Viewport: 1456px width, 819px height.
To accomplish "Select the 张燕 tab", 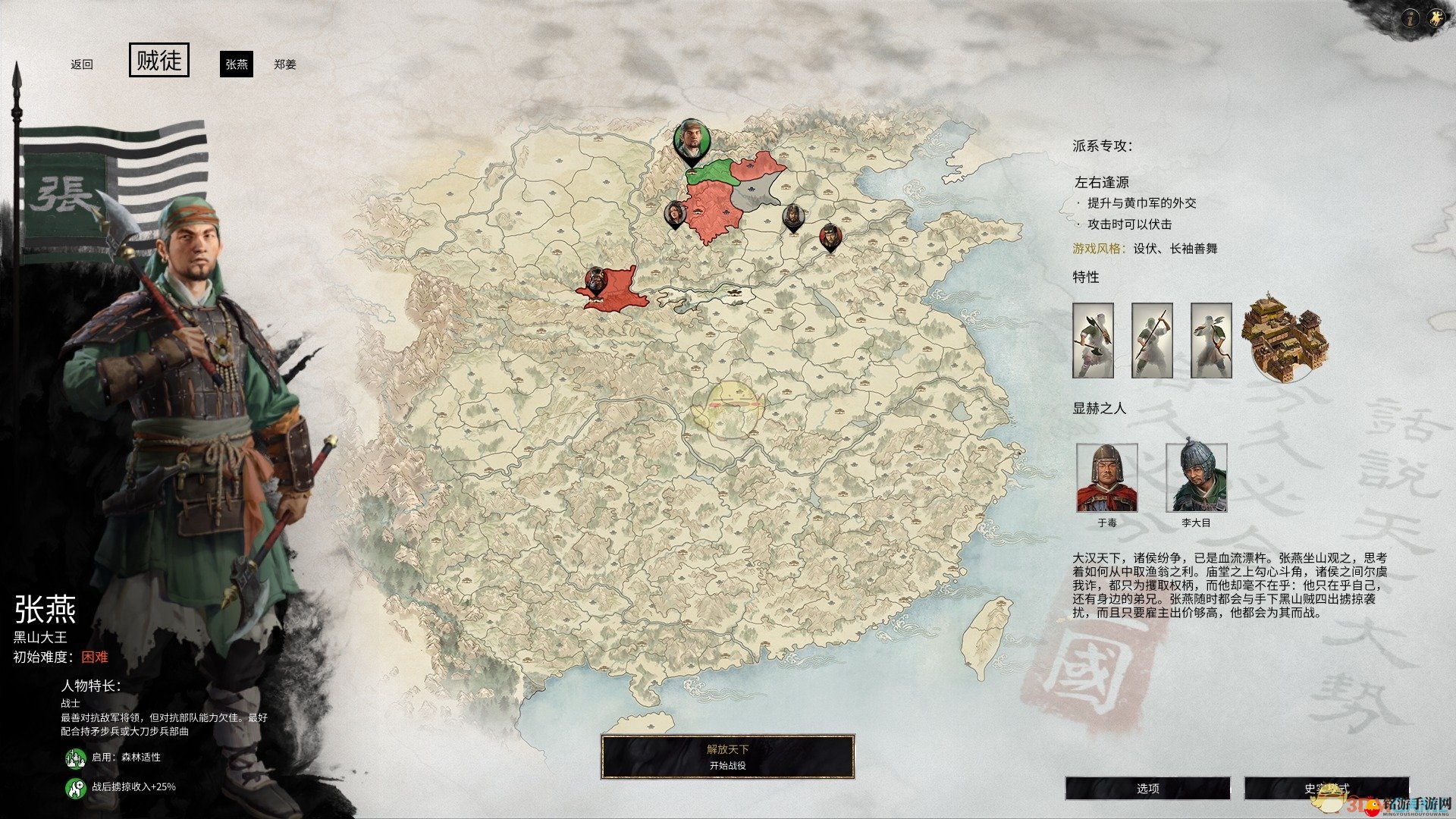I will pos(237,65).
